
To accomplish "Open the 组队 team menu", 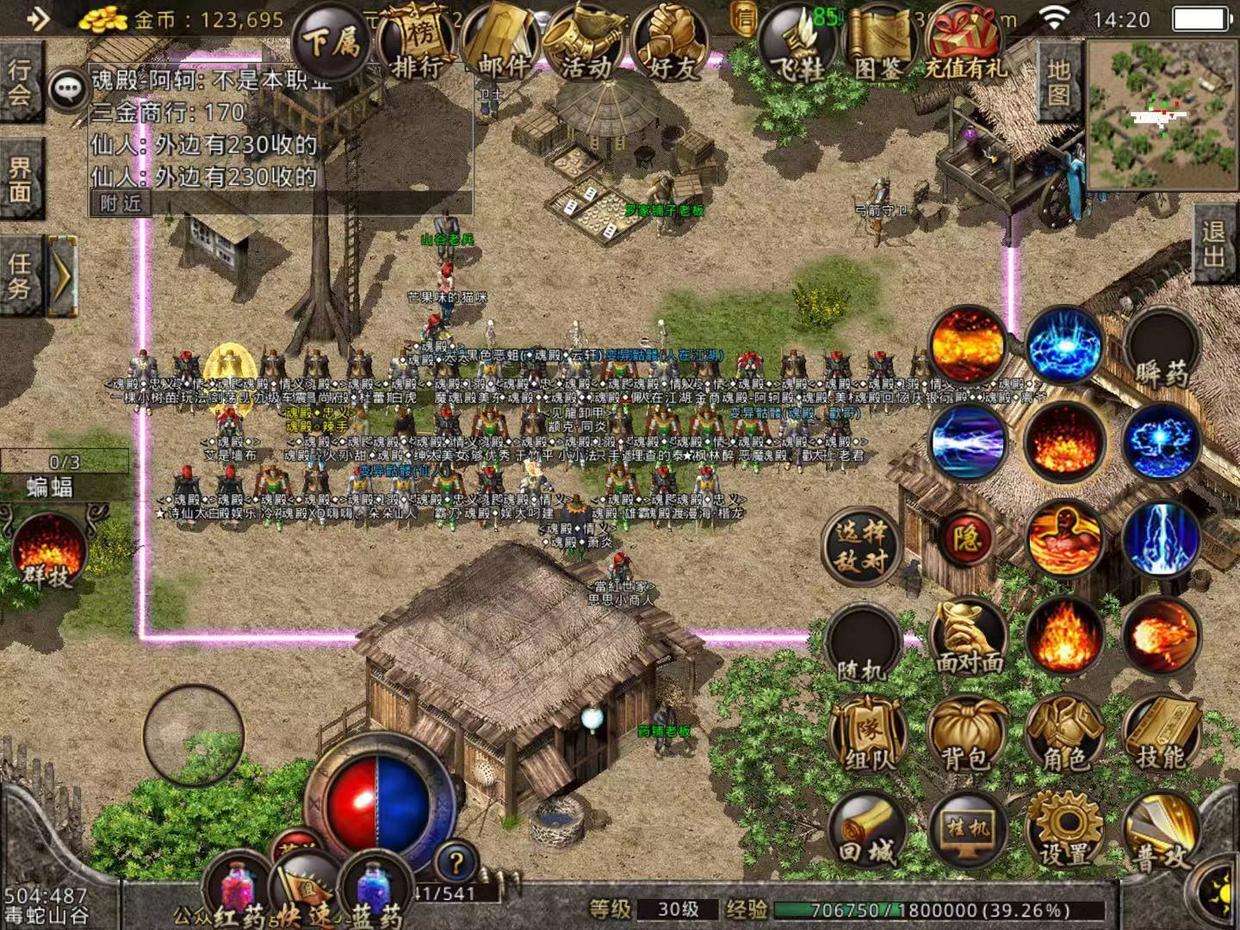I will (x=867, y=734).
